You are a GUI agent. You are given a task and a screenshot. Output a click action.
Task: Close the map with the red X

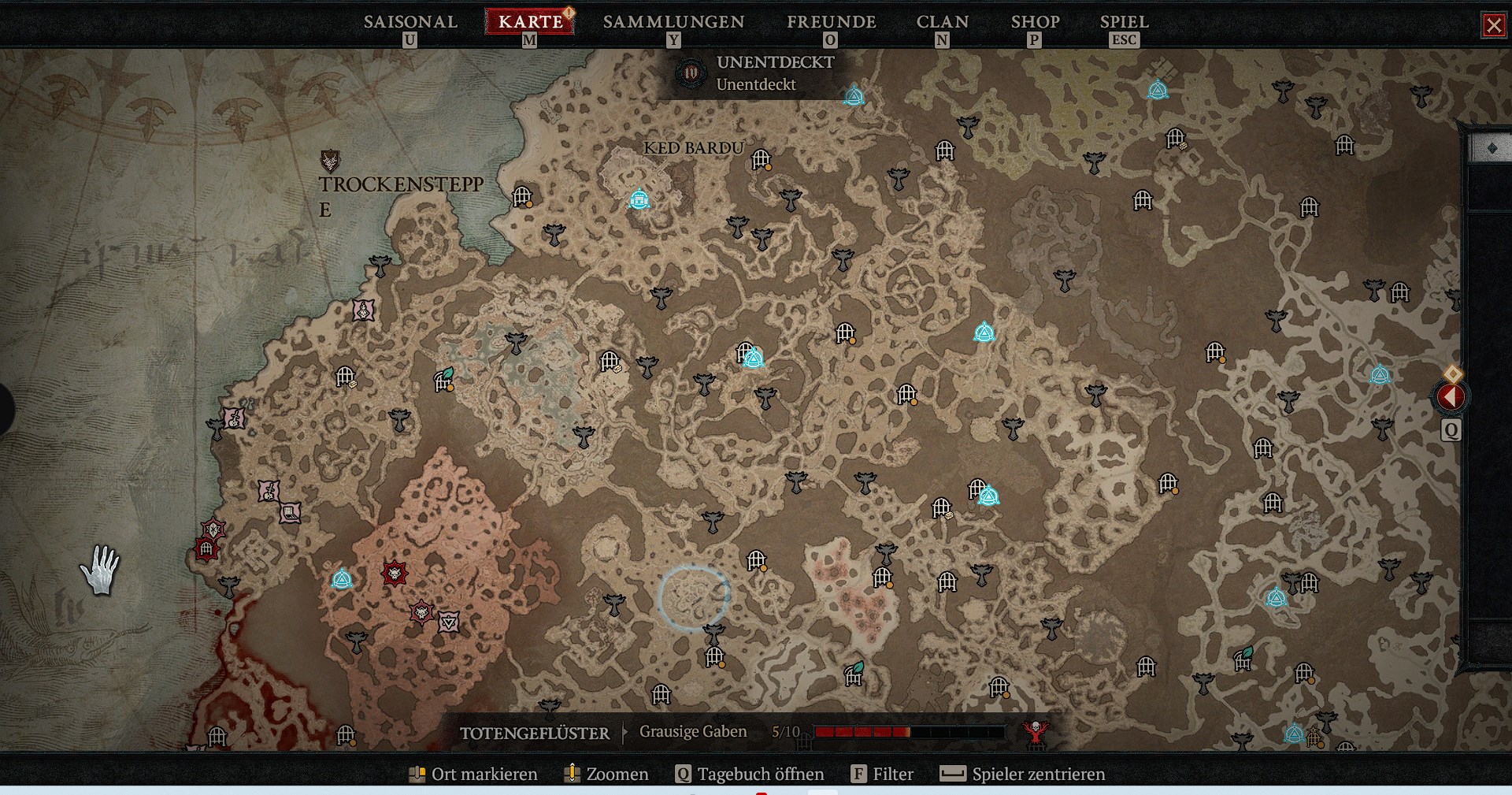(x=1493, y=25)
